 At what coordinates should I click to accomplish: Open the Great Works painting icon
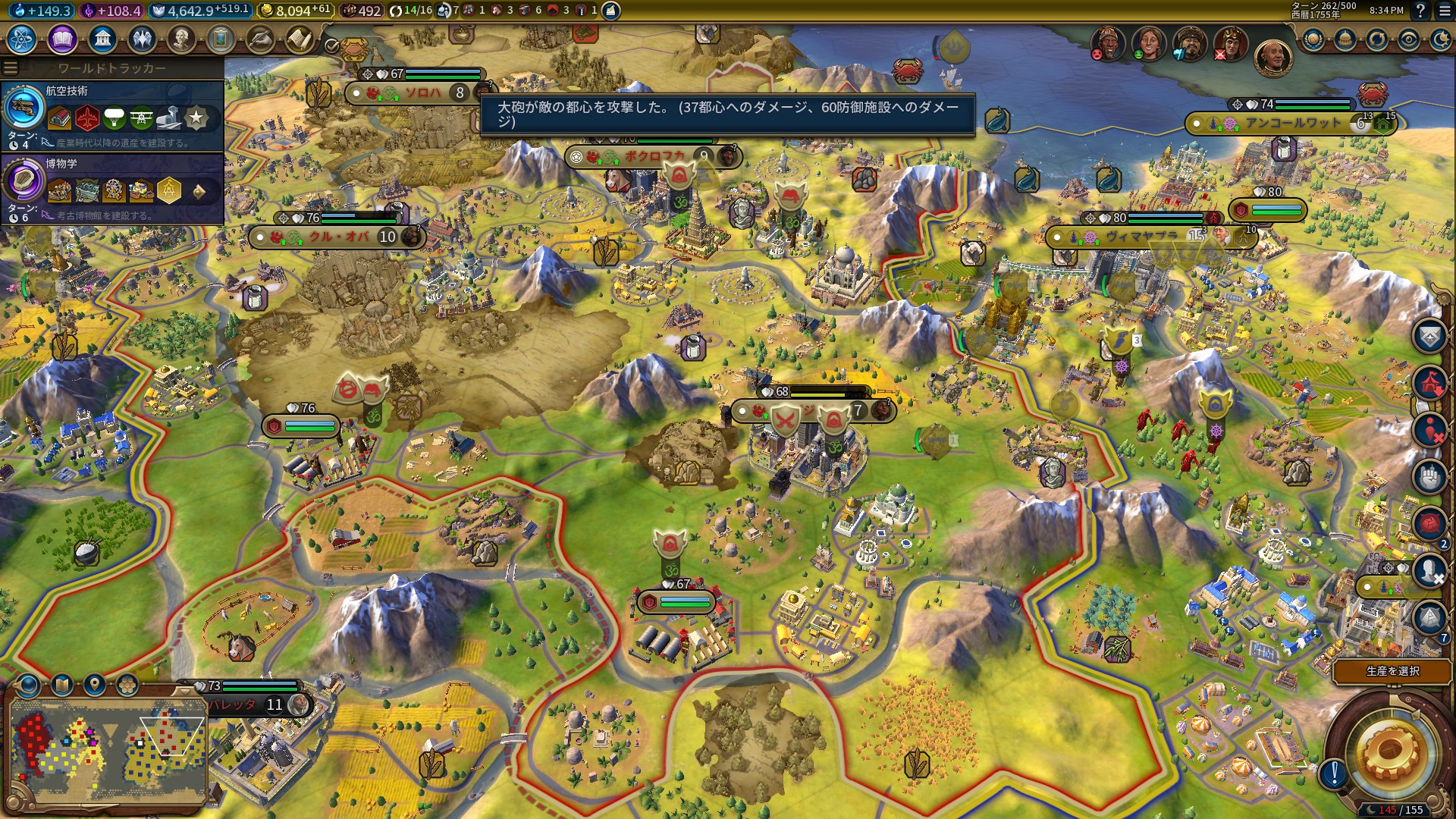coord(220,39)
